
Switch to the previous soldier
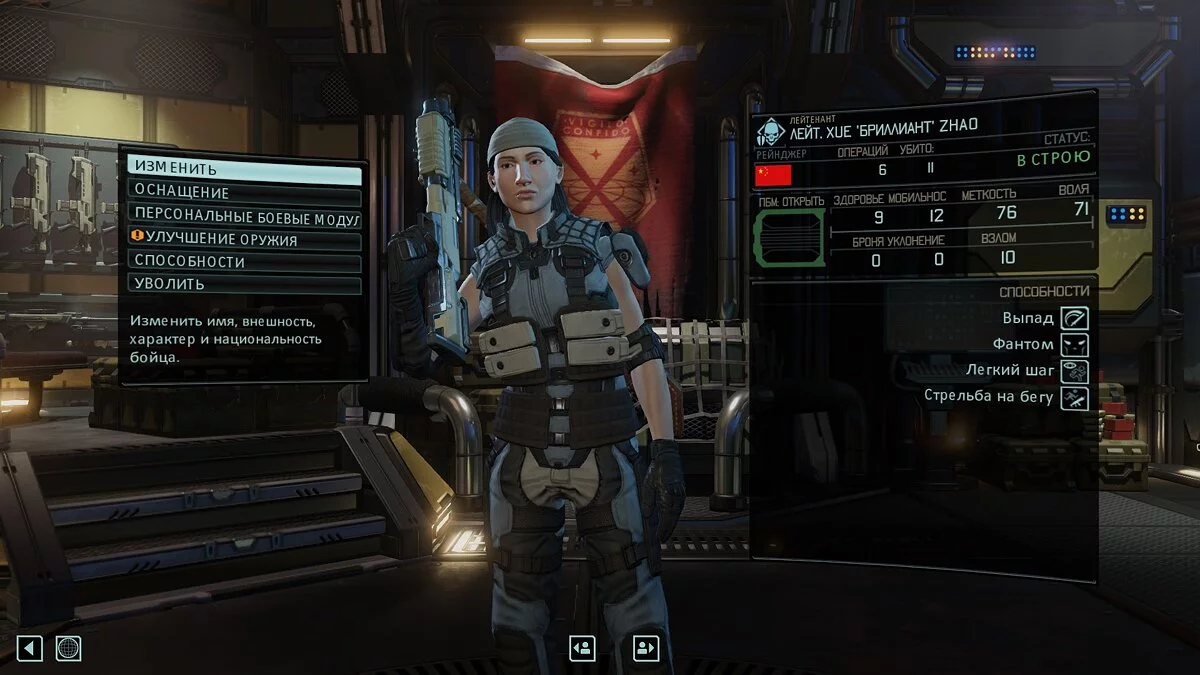click(582, 648)
